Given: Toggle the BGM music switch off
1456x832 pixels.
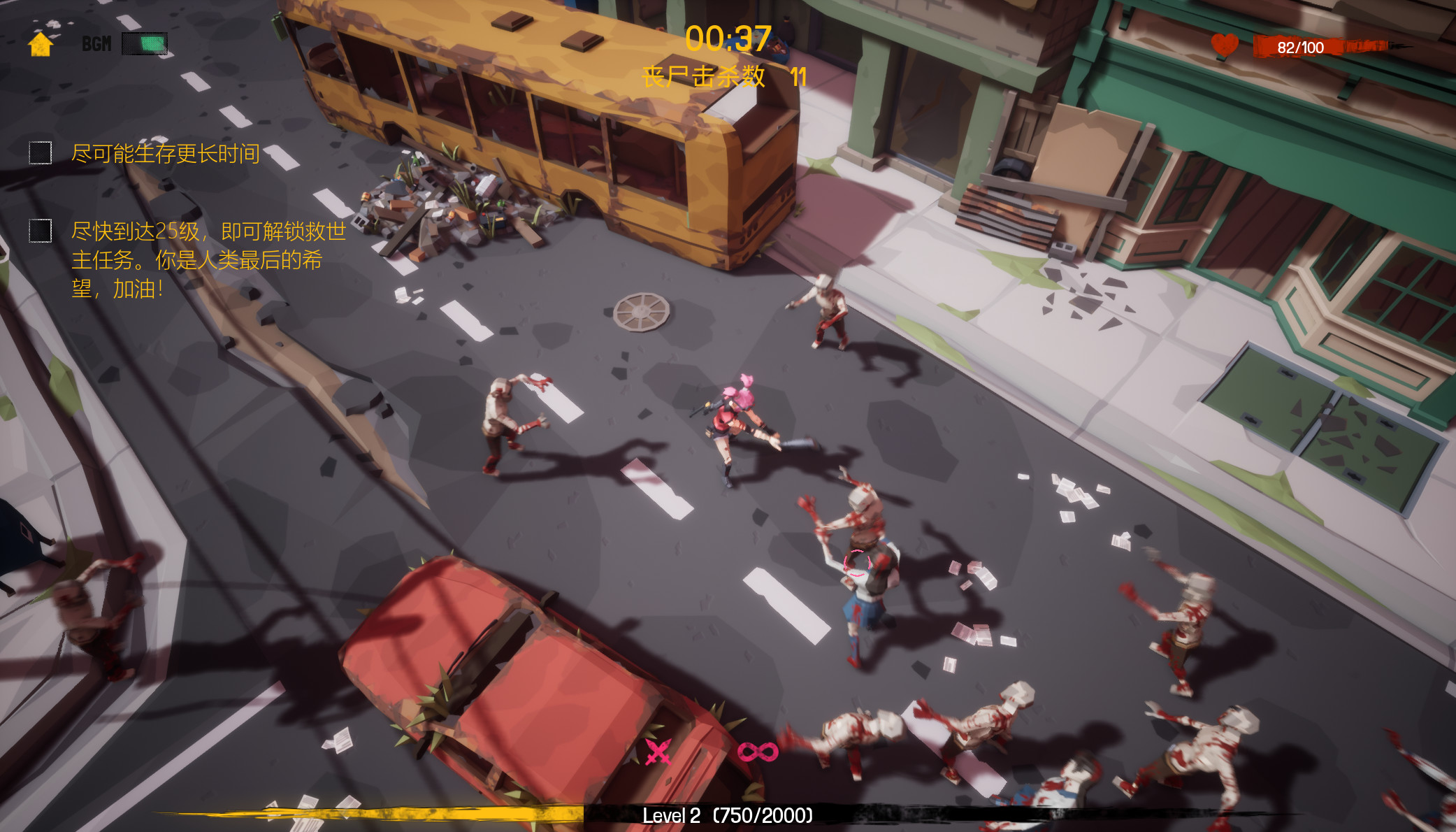Looking at the screenshot, I should pos(143,43).
